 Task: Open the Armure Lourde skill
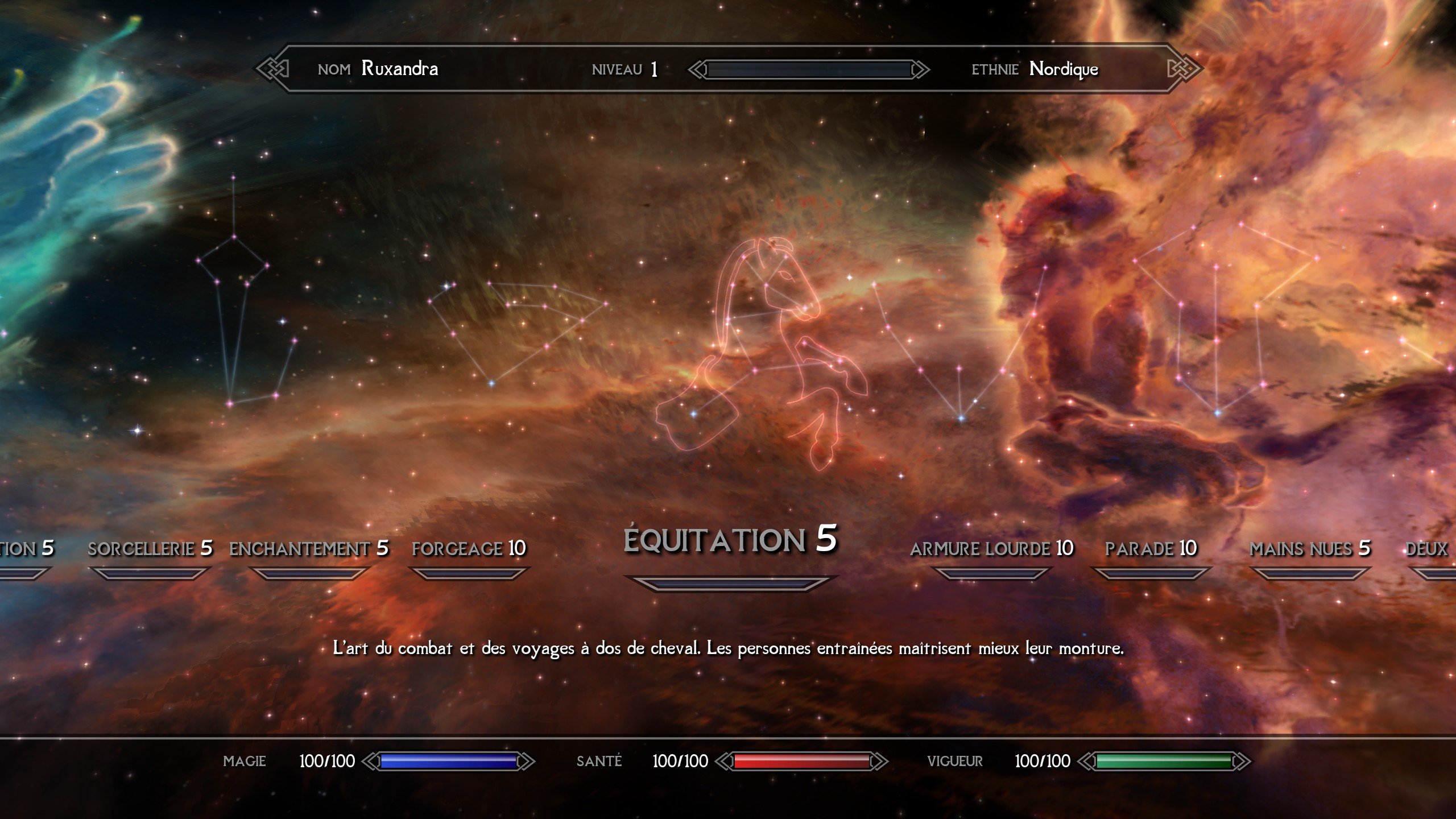[991, 549]
